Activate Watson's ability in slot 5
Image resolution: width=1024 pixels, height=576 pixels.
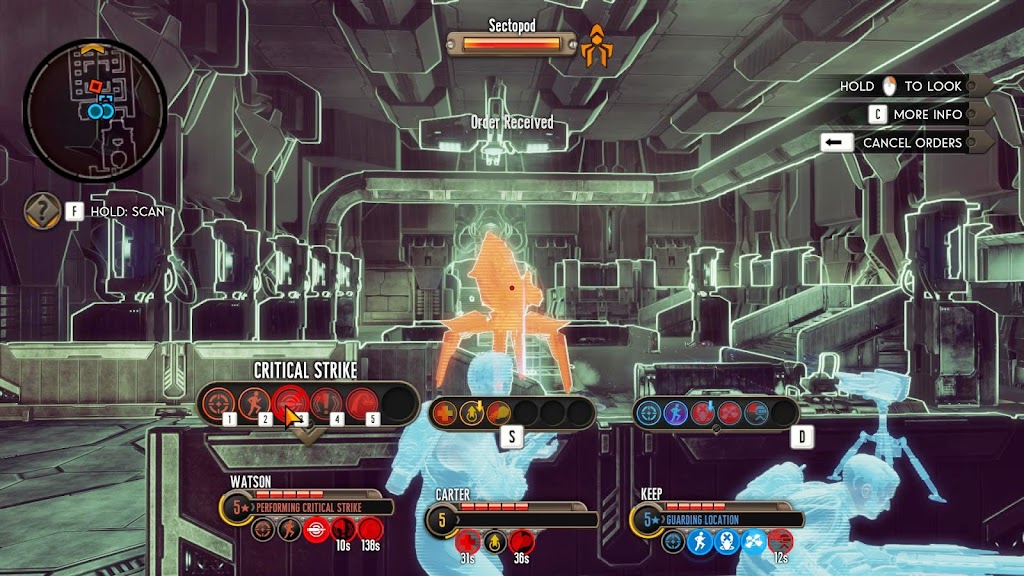[x=362, y=403]
